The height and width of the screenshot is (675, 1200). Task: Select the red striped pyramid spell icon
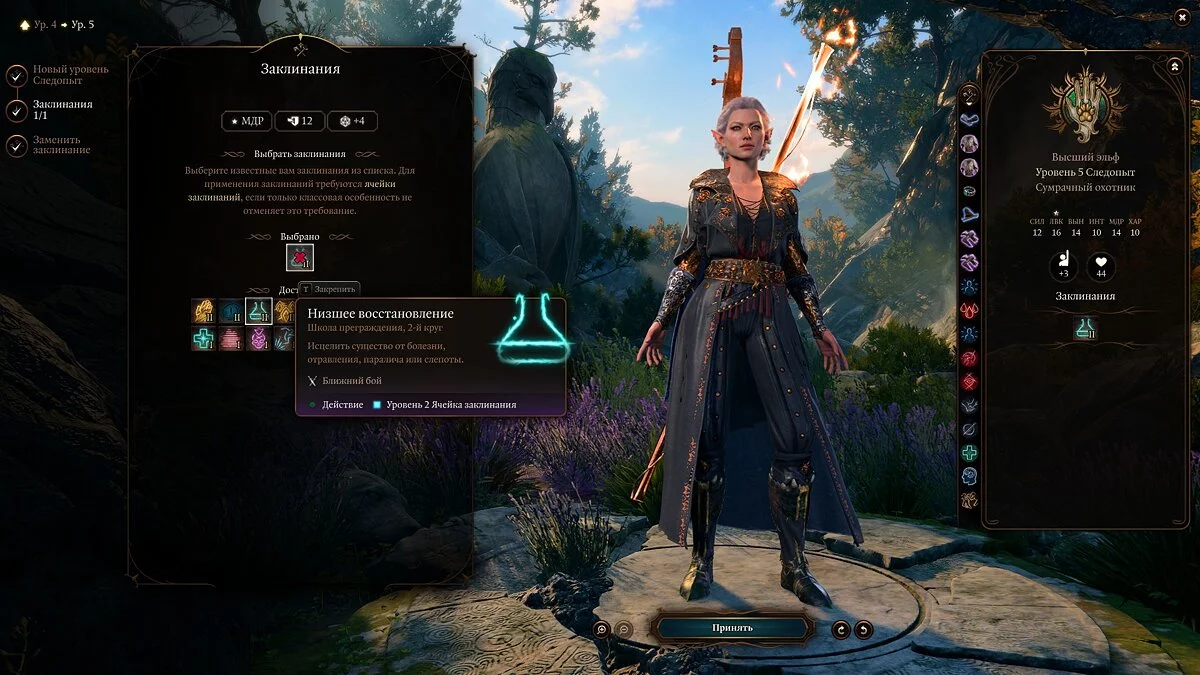point(231,339)
